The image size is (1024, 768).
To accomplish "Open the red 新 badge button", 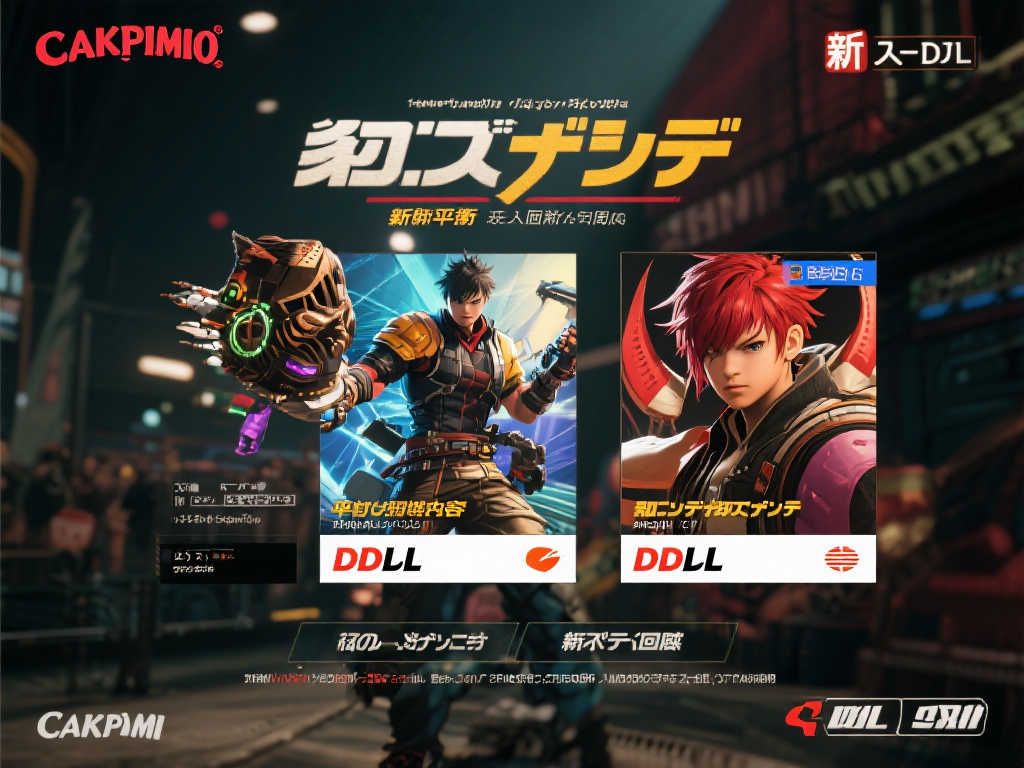I will click(845, 54).
